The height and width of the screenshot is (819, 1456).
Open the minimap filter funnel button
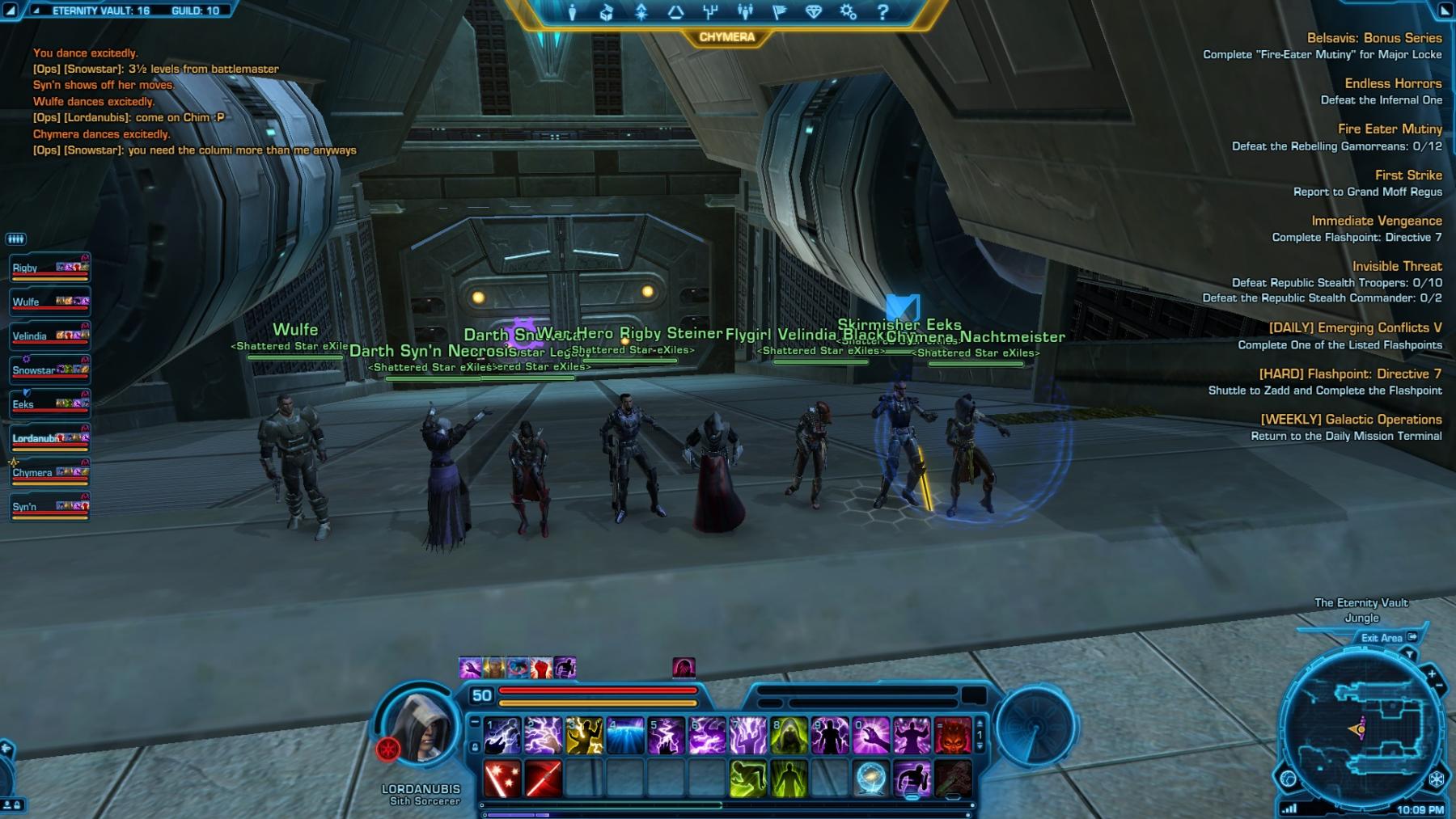tap(1410, 654)
